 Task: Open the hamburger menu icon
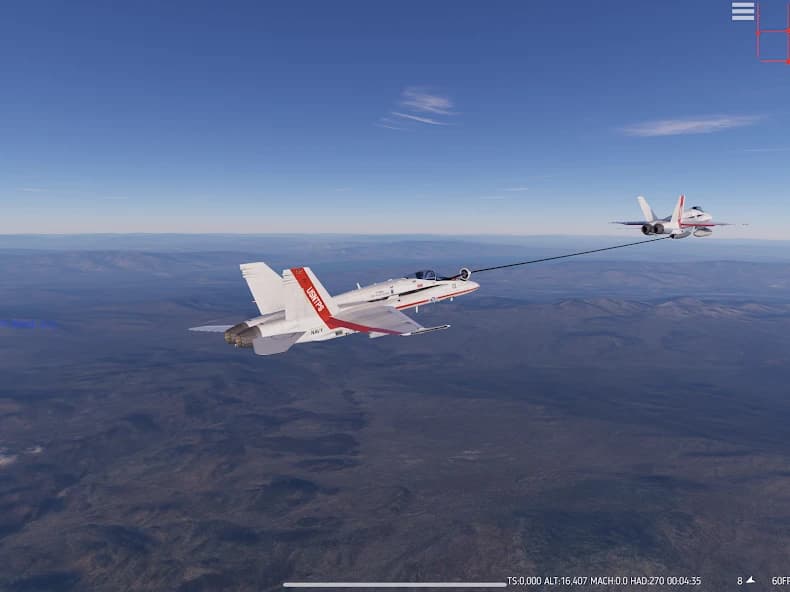[x=743, y=11]
